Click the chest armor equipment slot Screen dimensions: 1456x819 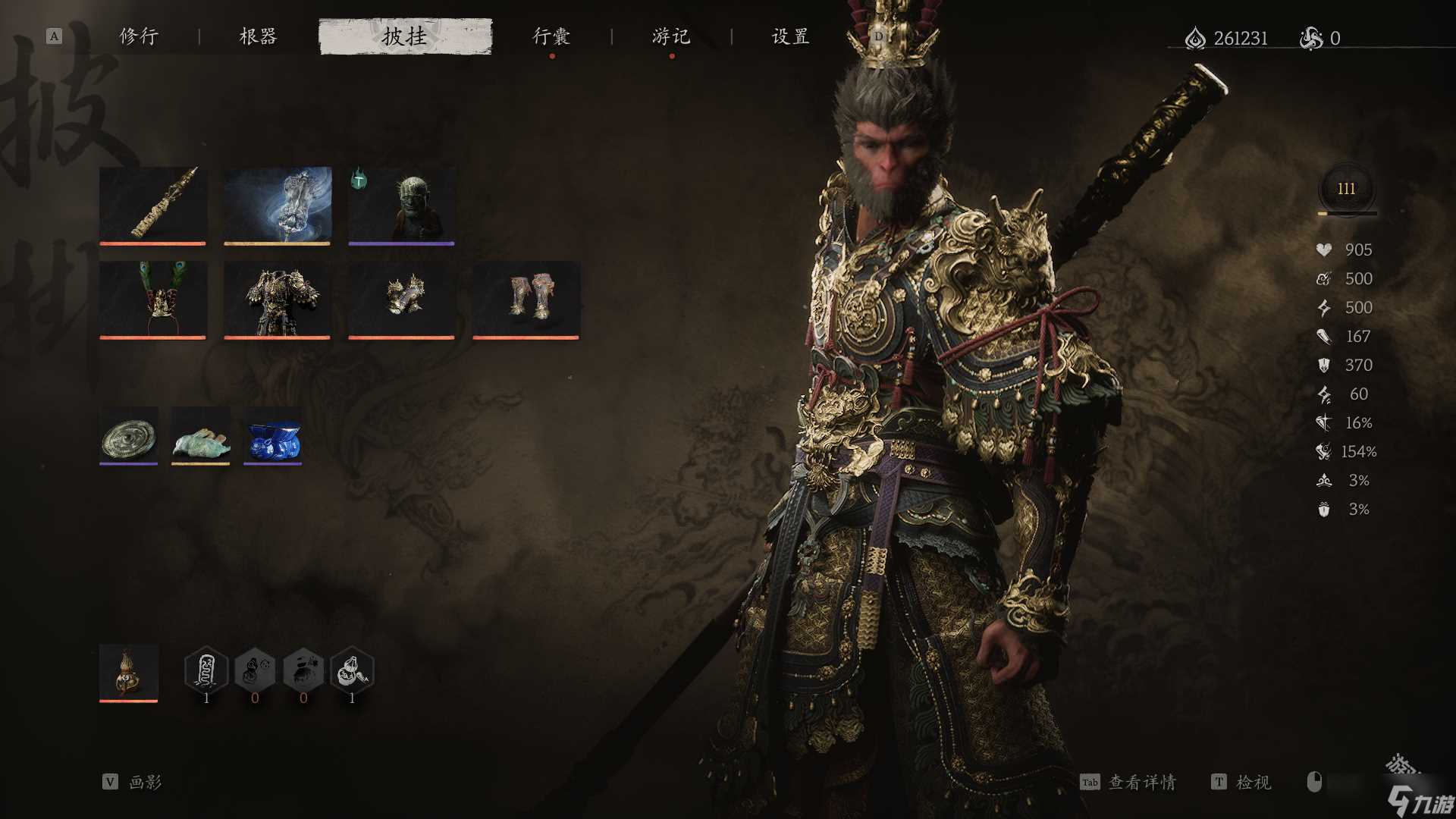277,300
